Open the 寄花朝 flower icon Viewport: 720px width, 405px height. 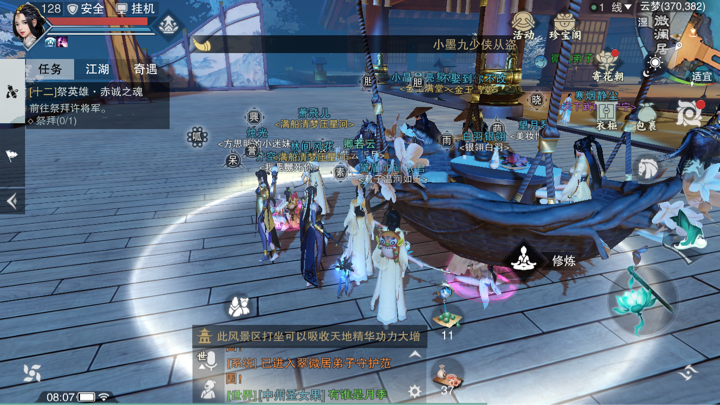(607, 64)
